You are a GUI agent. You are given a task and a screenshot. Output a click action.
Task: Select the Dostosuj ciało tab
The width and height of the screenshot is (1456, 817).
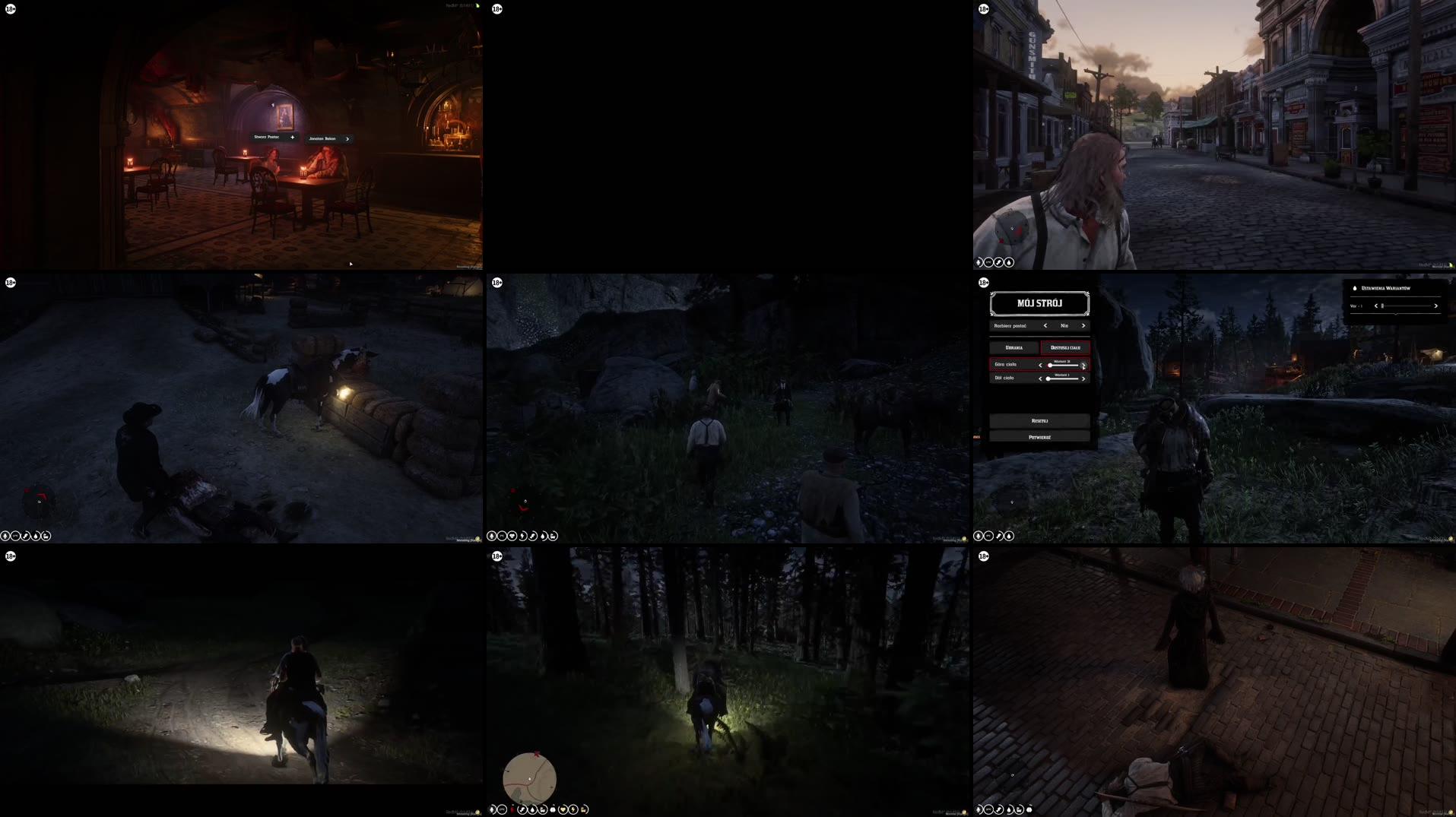pos(1065,347)
